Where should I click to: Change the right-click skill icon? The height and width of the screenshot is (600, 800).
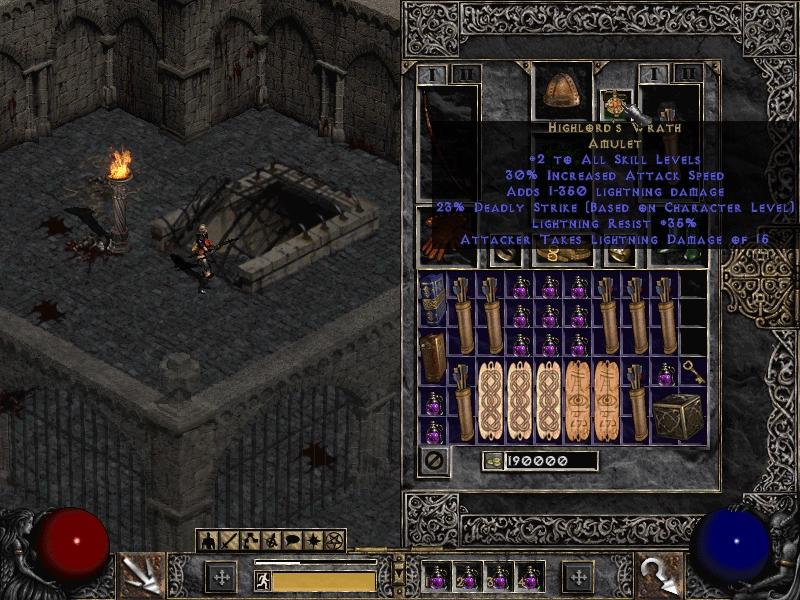point(661,573)
